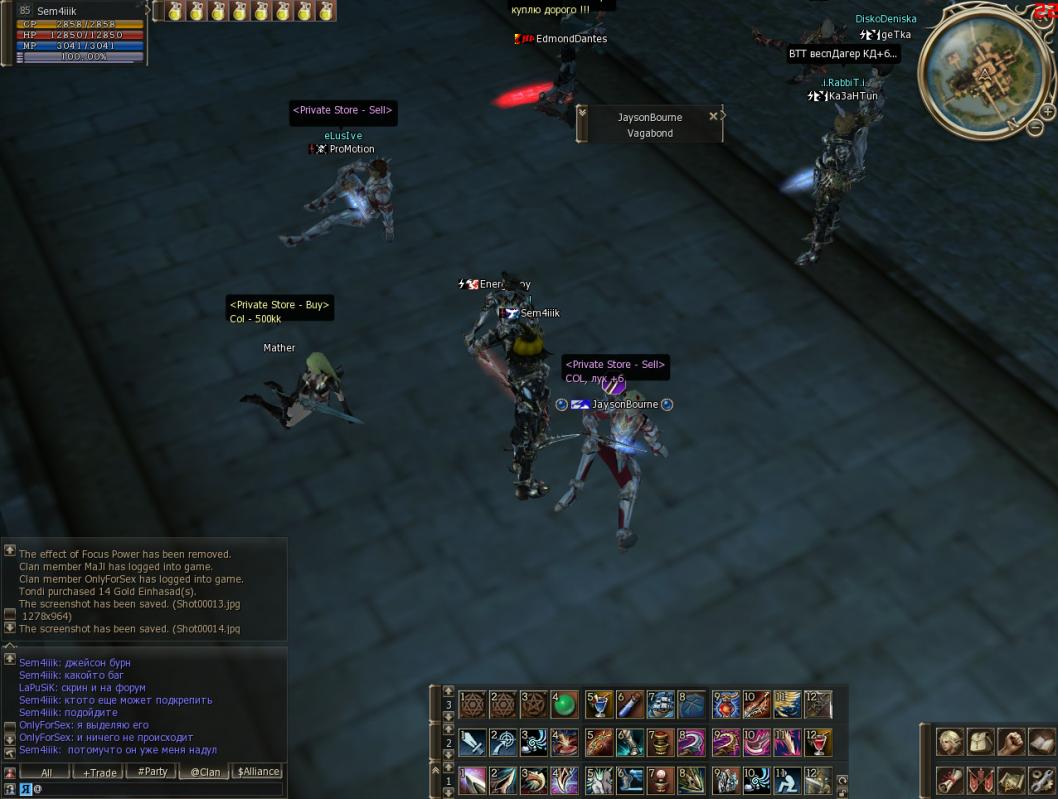
Task: Select the #Party chat tab
Action: 153,772
